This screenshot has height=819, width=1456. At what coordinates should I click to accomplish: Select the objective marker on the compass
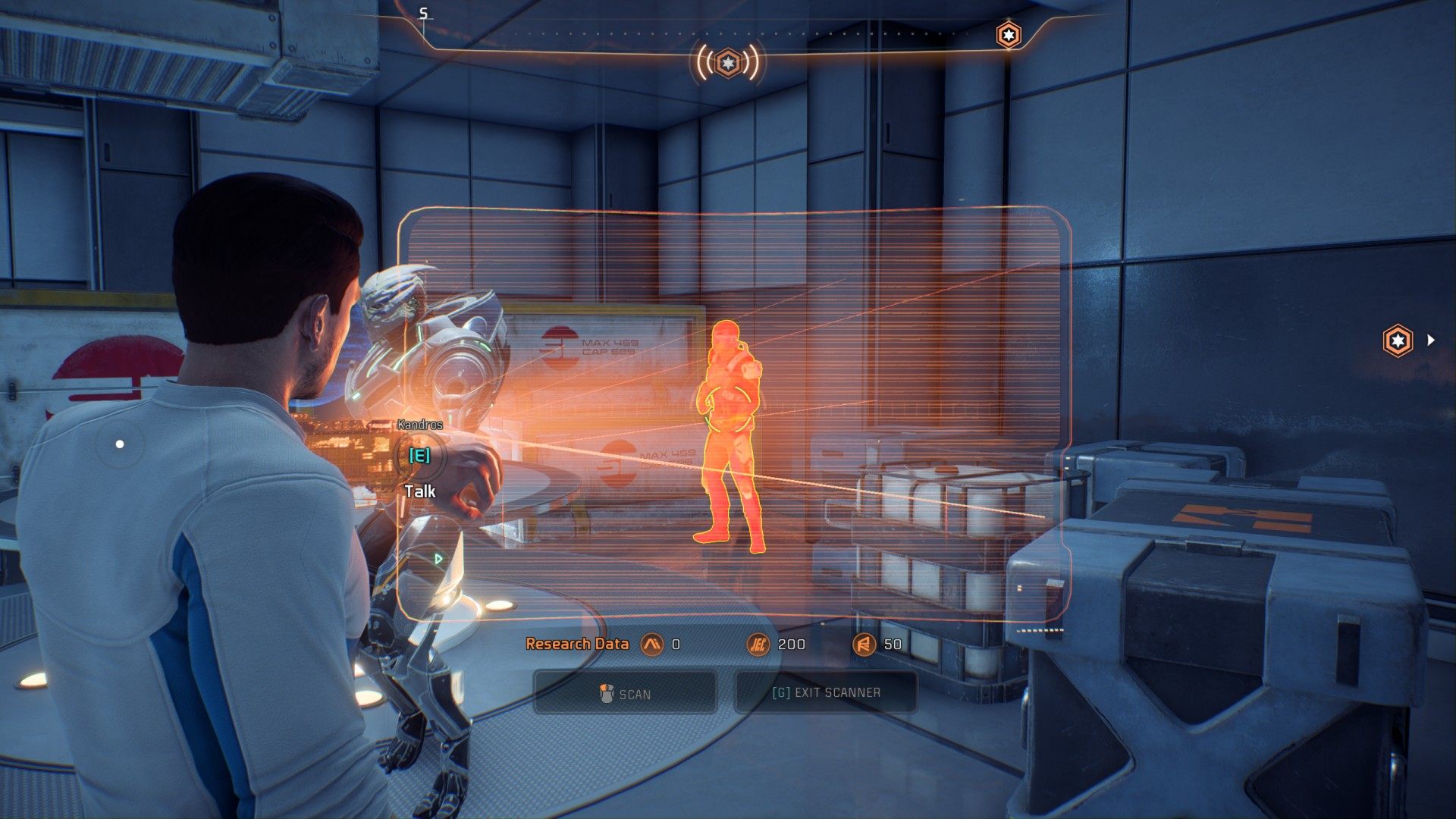pos(1008,35)
